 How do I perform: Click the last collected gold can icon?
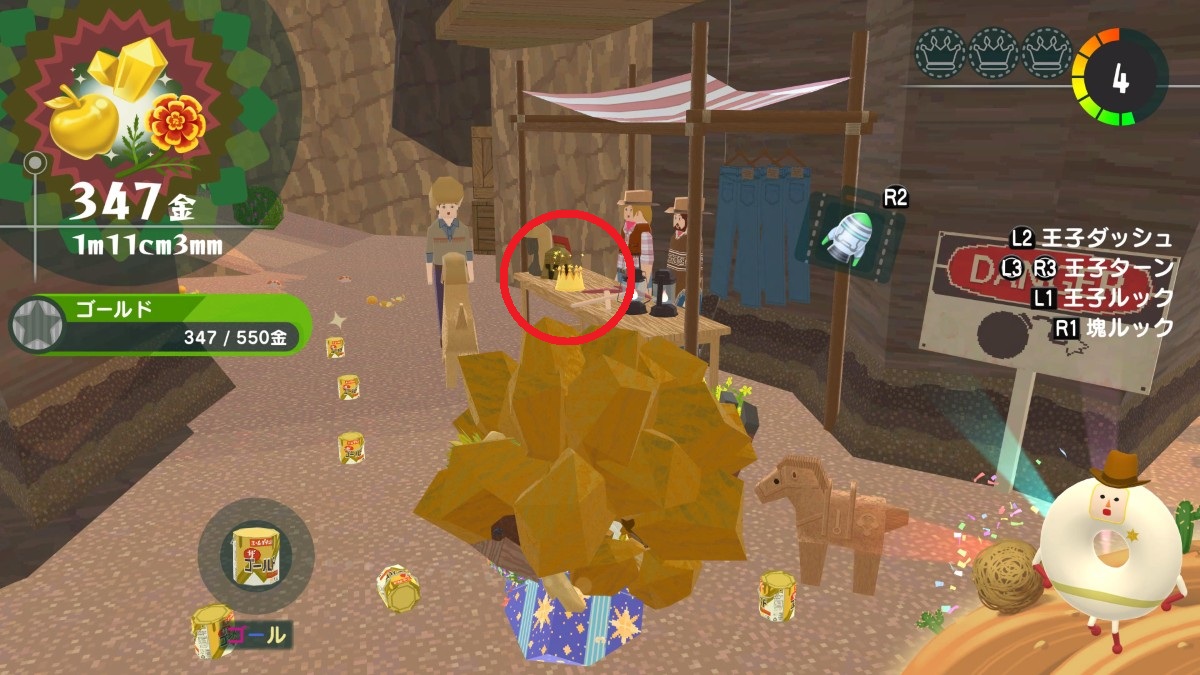[255, 555]
